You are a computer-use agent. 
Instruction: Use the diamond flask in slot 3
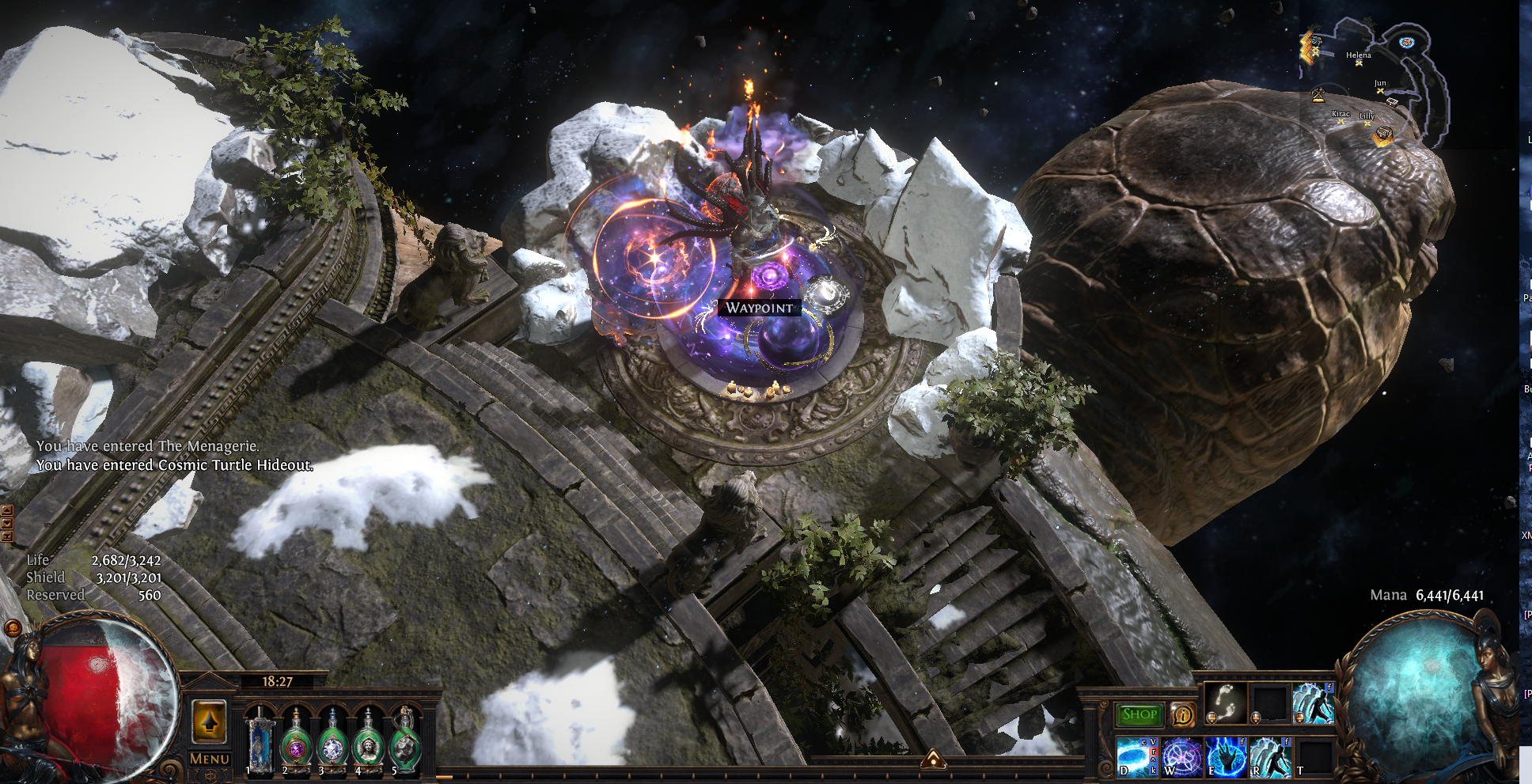point(332,744)
